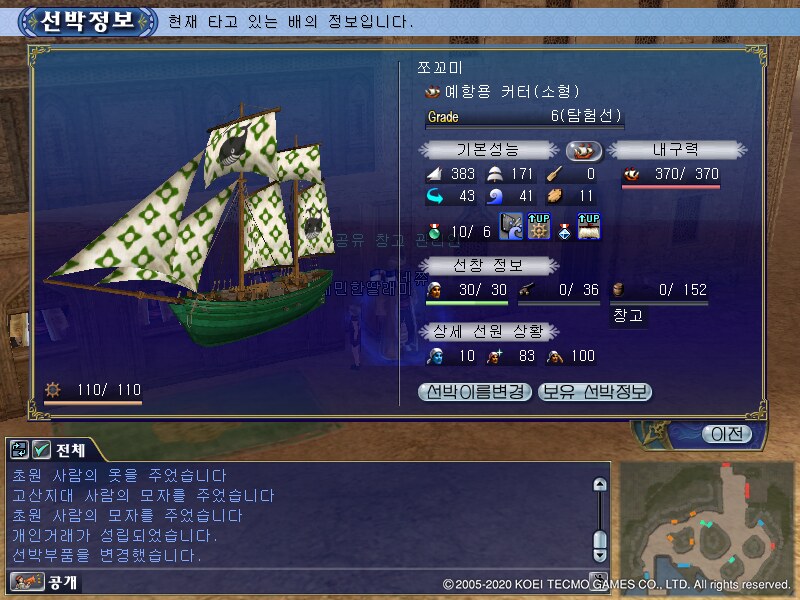Select the sail UP skill icon
Screen dimensions: 800x600
(588, 227)
